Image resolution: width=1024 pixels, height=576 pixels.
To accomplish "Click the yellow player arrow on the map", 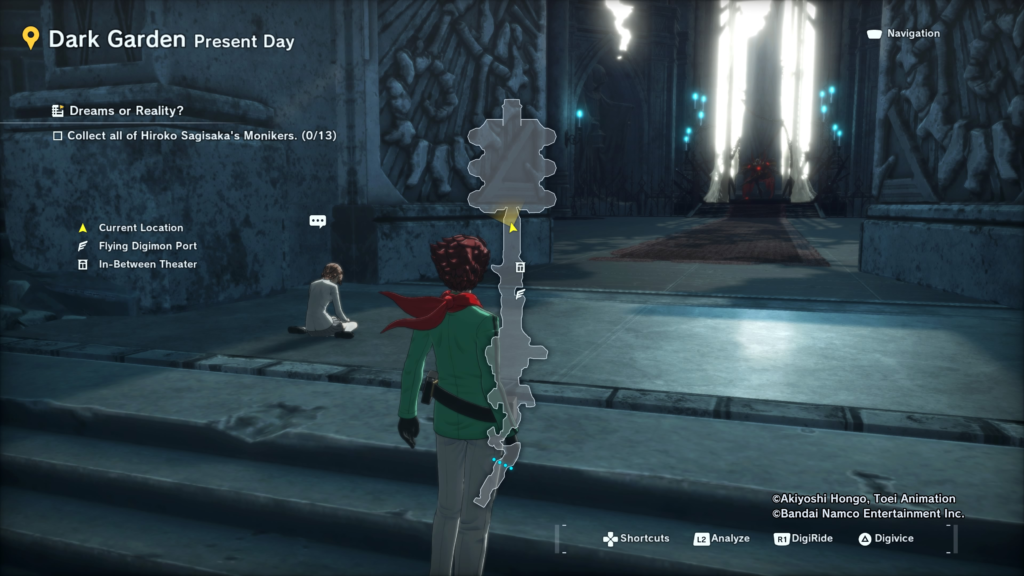I will 513,227.
